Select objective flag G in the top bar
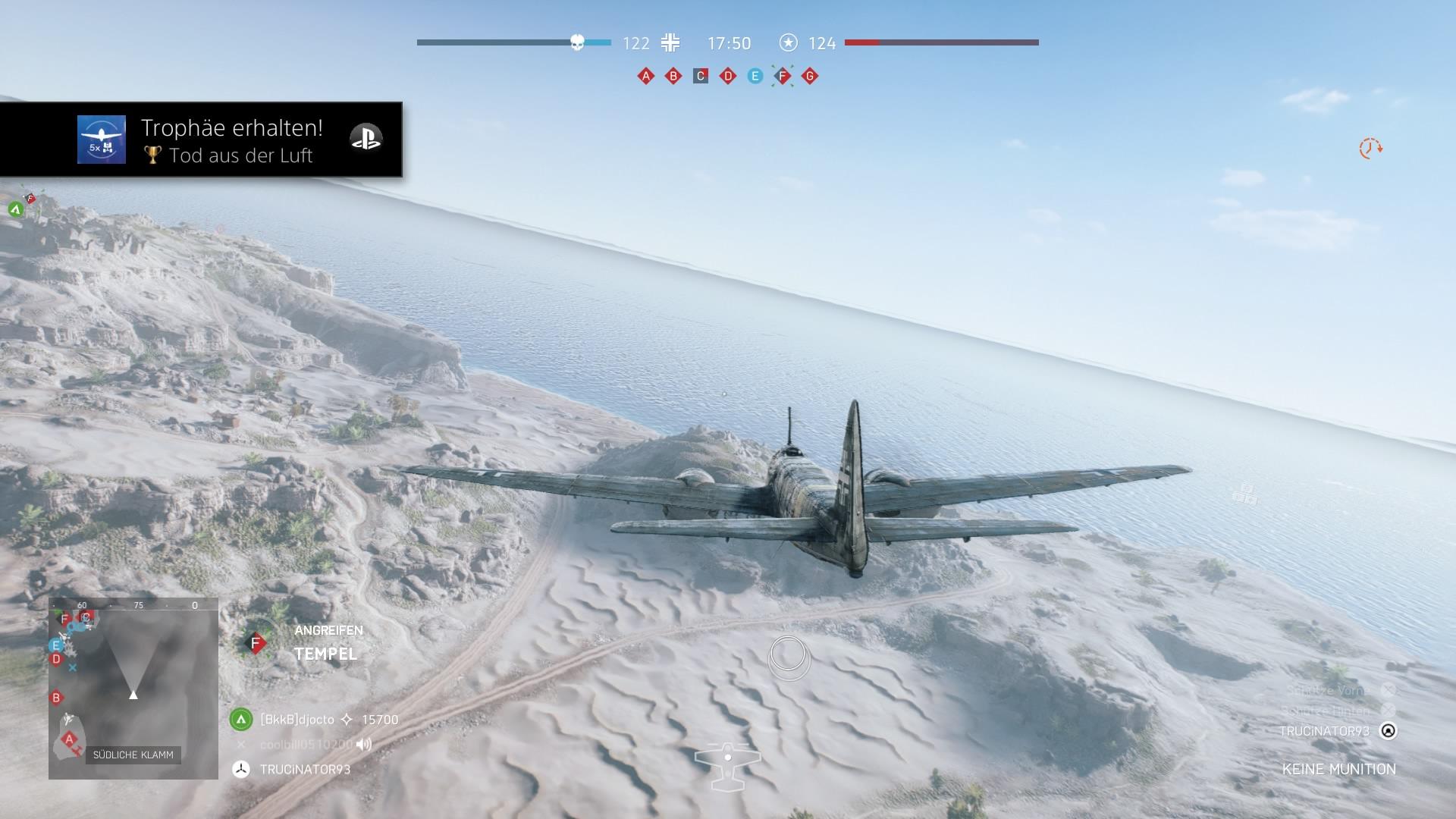Image resolution: width=1456 pixels, height=819 pixels. pyautogui.click(x=810, y=76)
